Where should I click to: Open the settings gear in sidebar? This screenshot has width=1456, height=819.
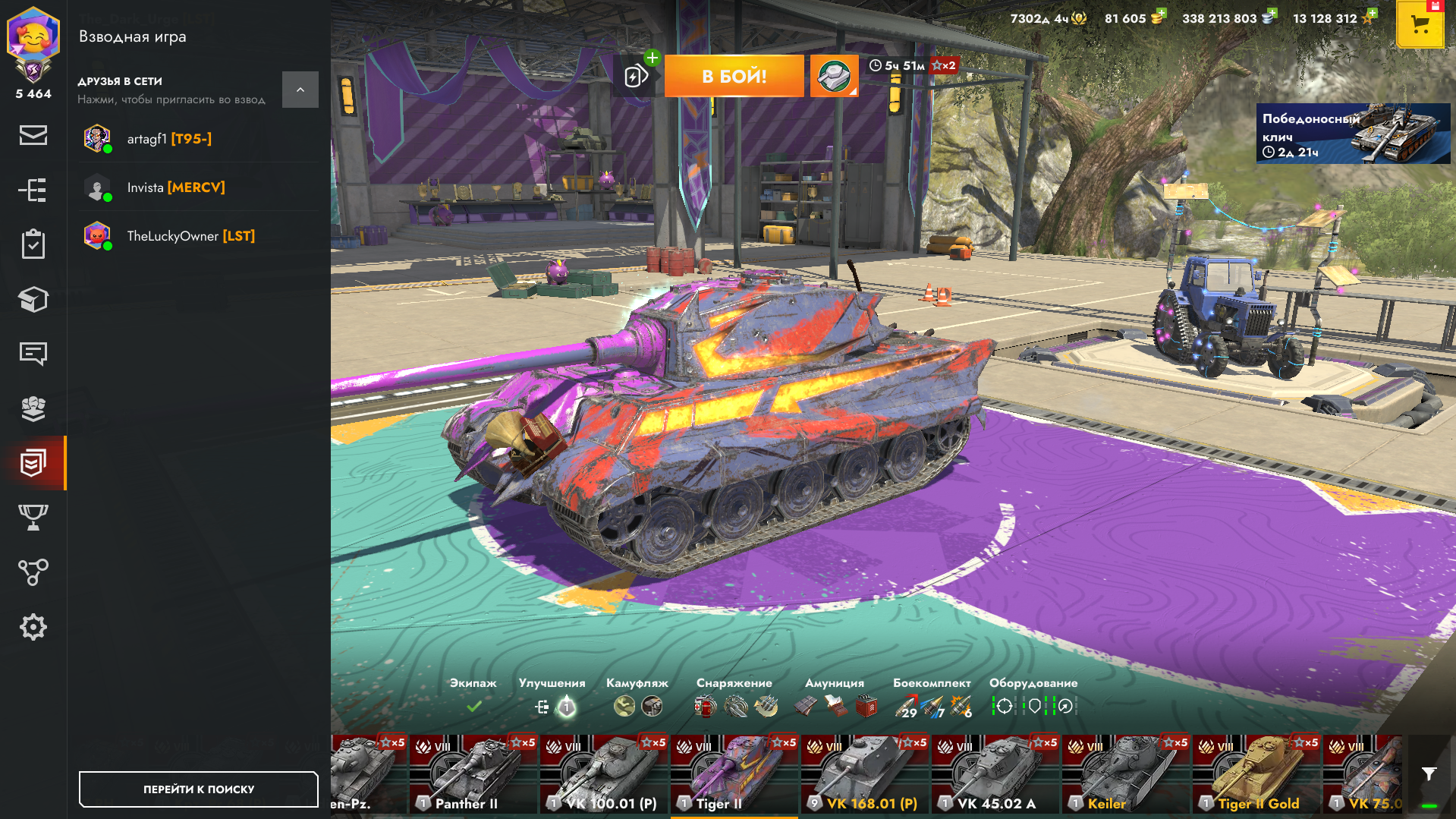click(x=33, y=627)
